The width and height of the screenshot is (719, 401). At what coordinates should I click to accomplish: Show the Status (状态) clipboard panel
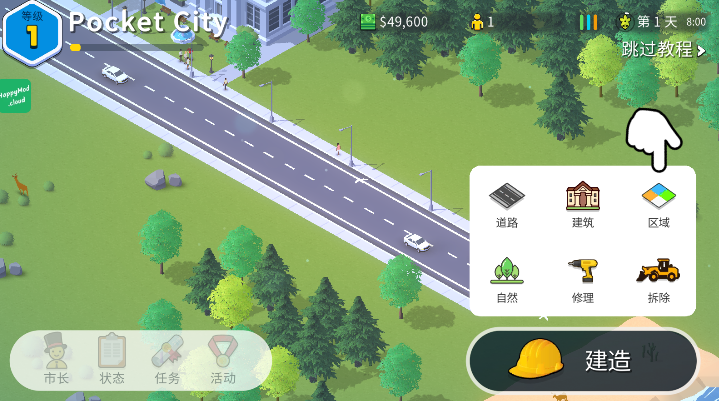(112, 359)
